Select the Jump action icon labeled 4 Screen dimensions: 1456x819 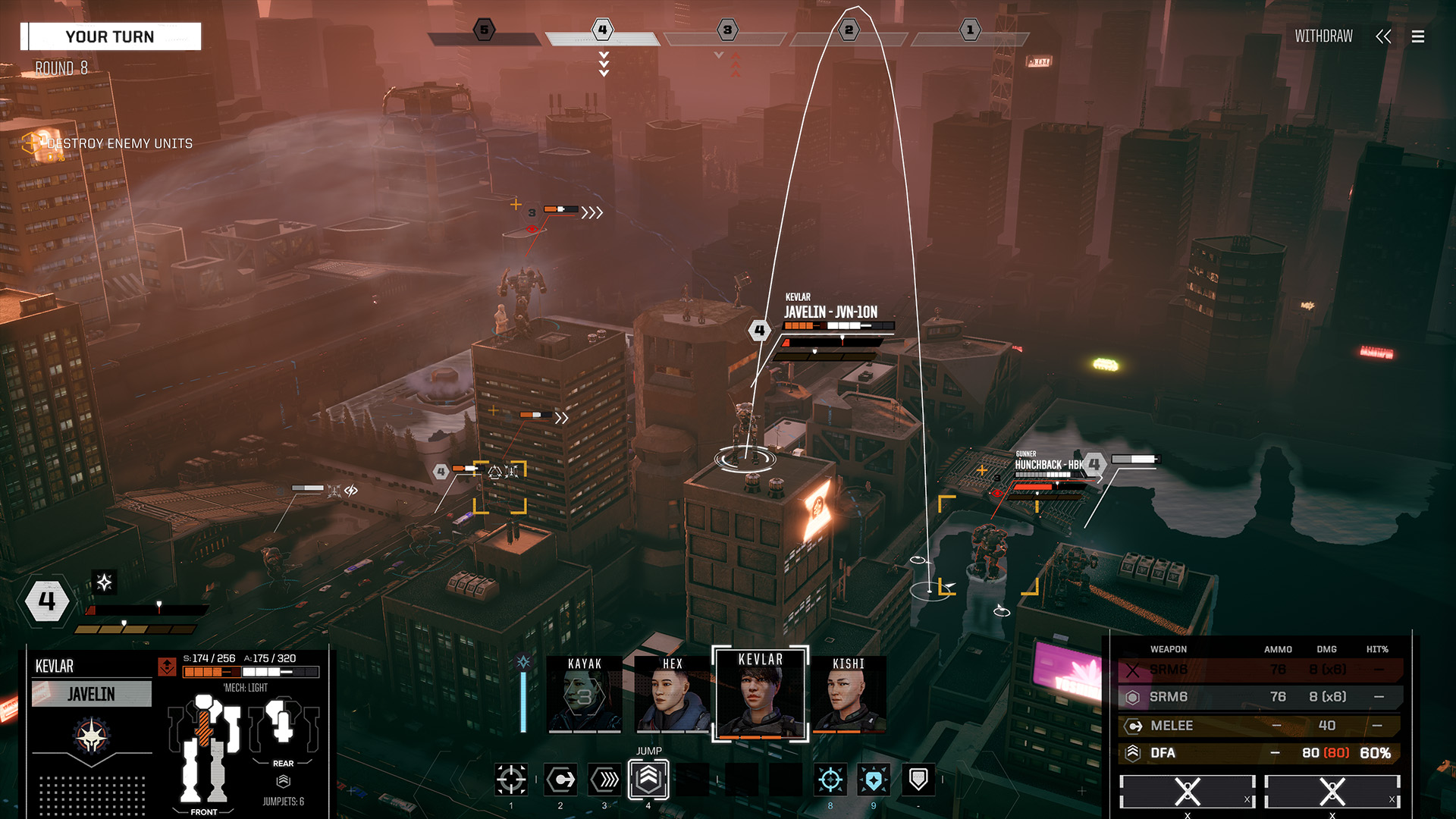[648, 780]
